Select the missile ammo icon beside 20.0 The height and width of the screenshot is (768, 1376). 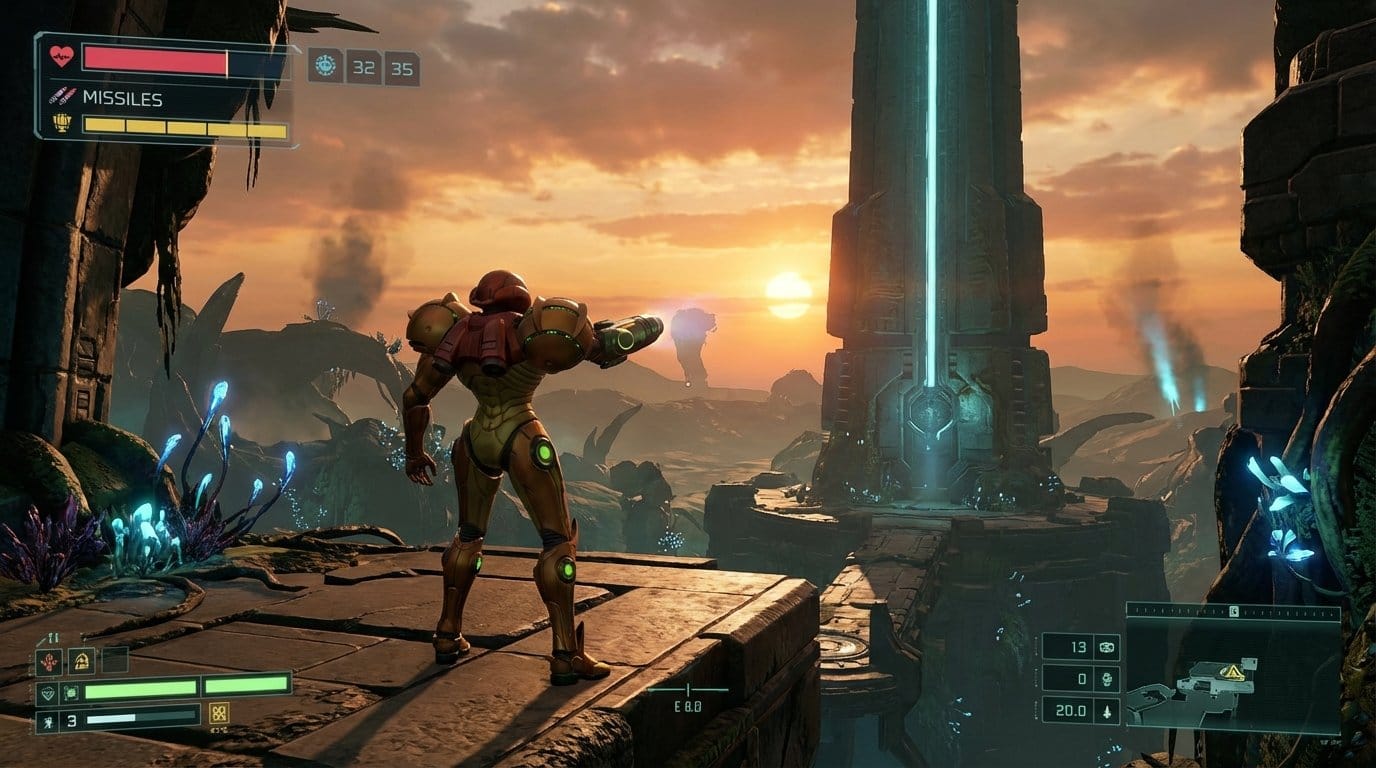coord(1106,711)
